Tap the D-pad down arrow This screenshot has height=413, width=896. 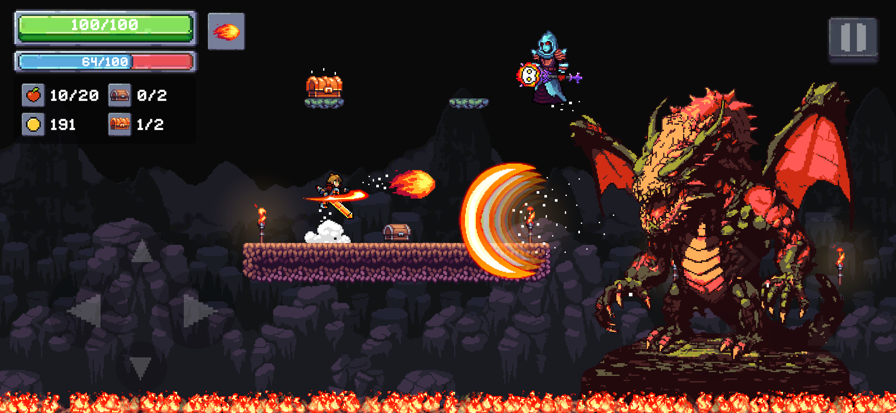click(141, 367)
